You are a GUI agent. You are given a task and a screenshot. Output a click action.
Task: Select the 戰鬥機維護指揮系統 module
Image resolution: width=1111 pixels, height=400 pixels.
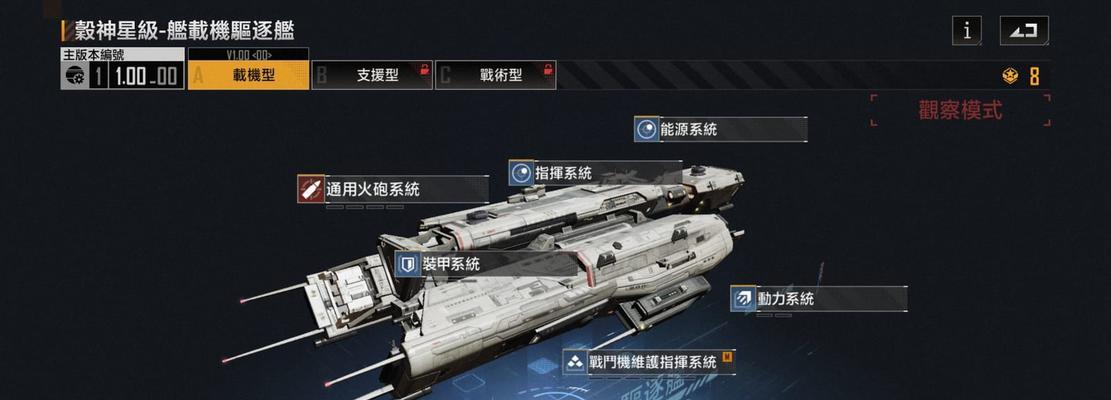[x=650, y=362]
